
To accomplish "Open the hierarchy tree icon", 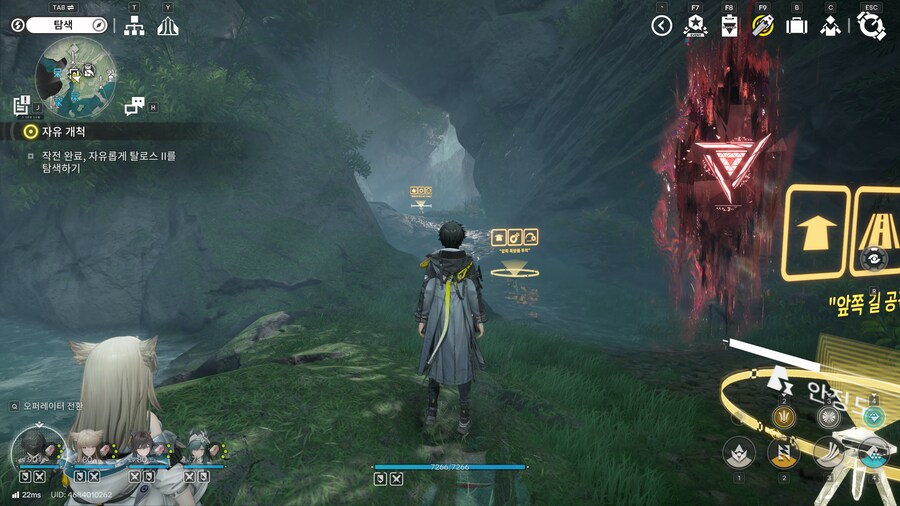I will (x=134, y=26).
